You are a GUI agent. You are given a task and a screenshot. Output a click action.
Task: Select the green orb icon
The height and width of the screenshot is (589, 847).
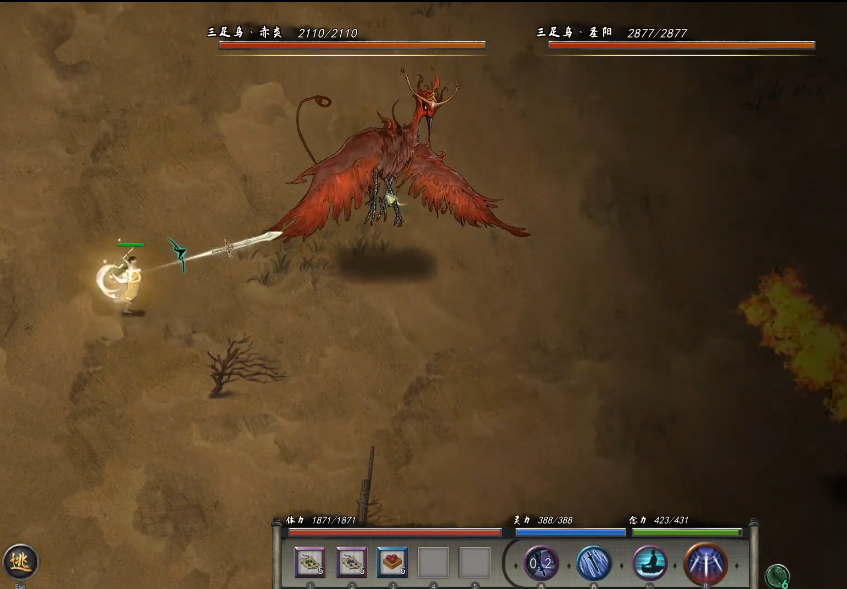pos(776,576)
